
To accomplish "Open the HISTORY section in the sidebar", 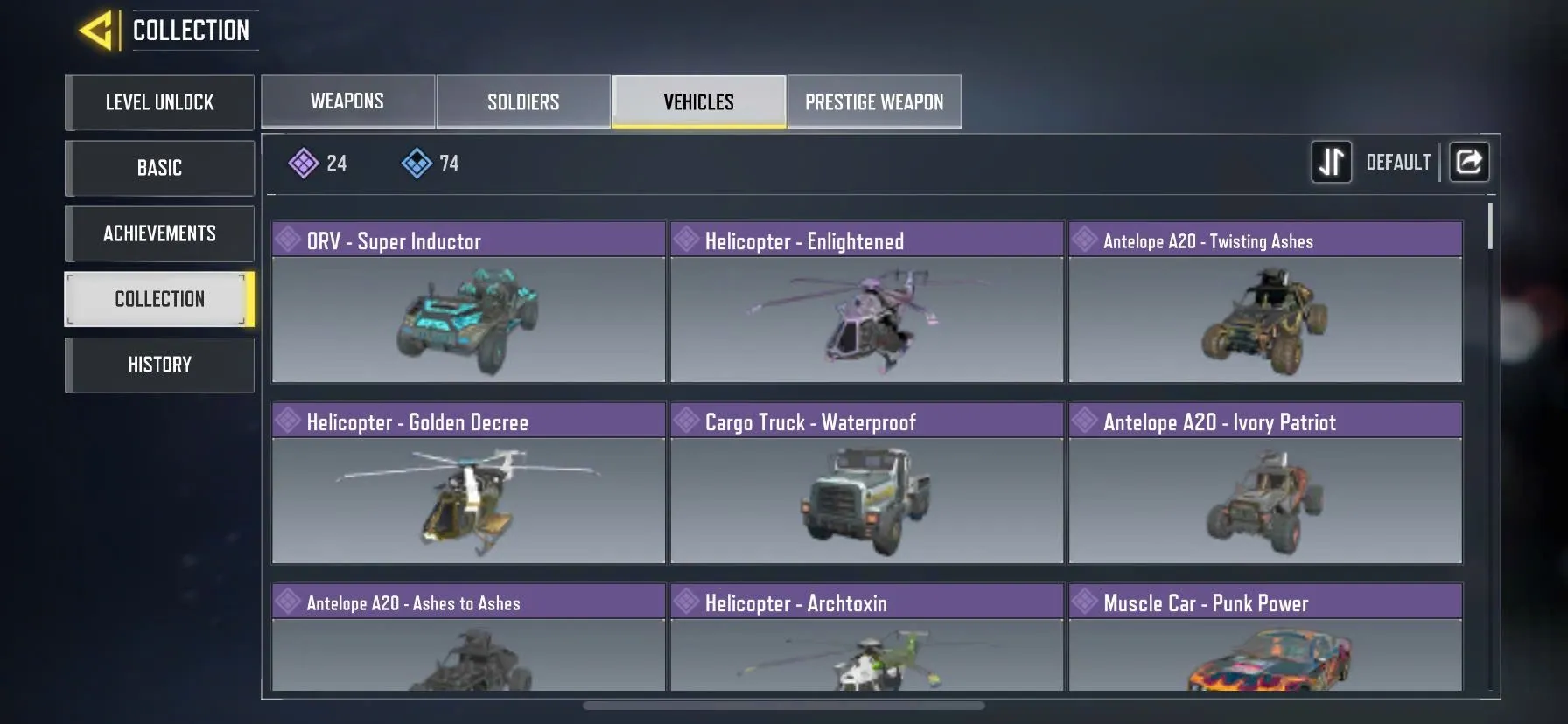I will [158, 365].
